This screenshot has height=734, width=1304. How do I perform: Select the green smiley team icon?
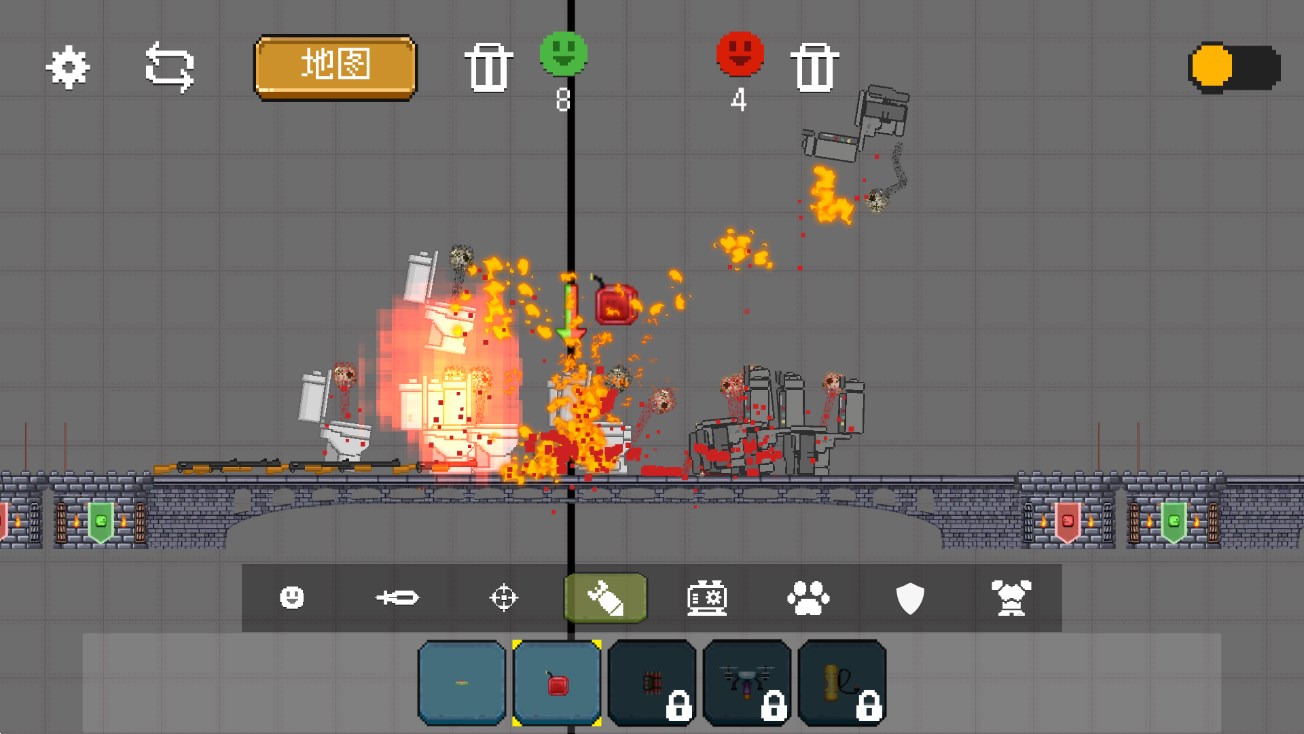click(x=564, y=53)
